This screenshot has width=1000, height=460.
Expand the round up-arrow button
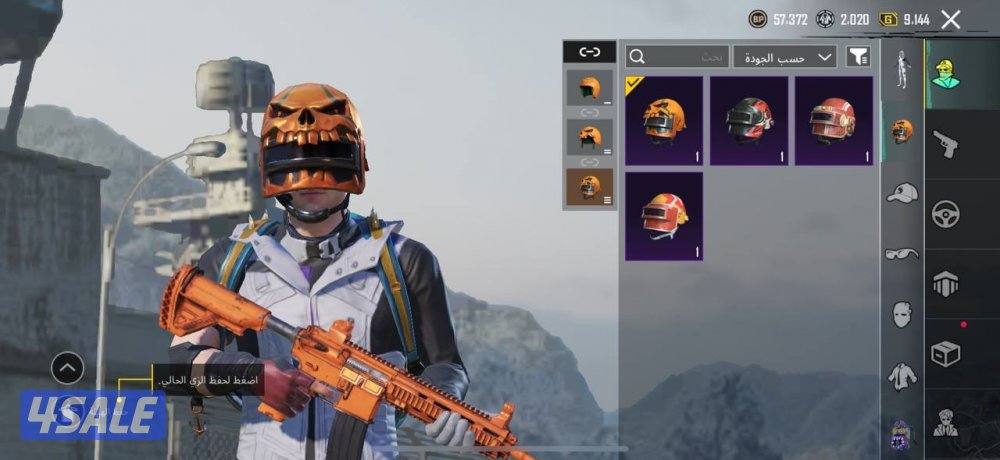coord(67,369)
